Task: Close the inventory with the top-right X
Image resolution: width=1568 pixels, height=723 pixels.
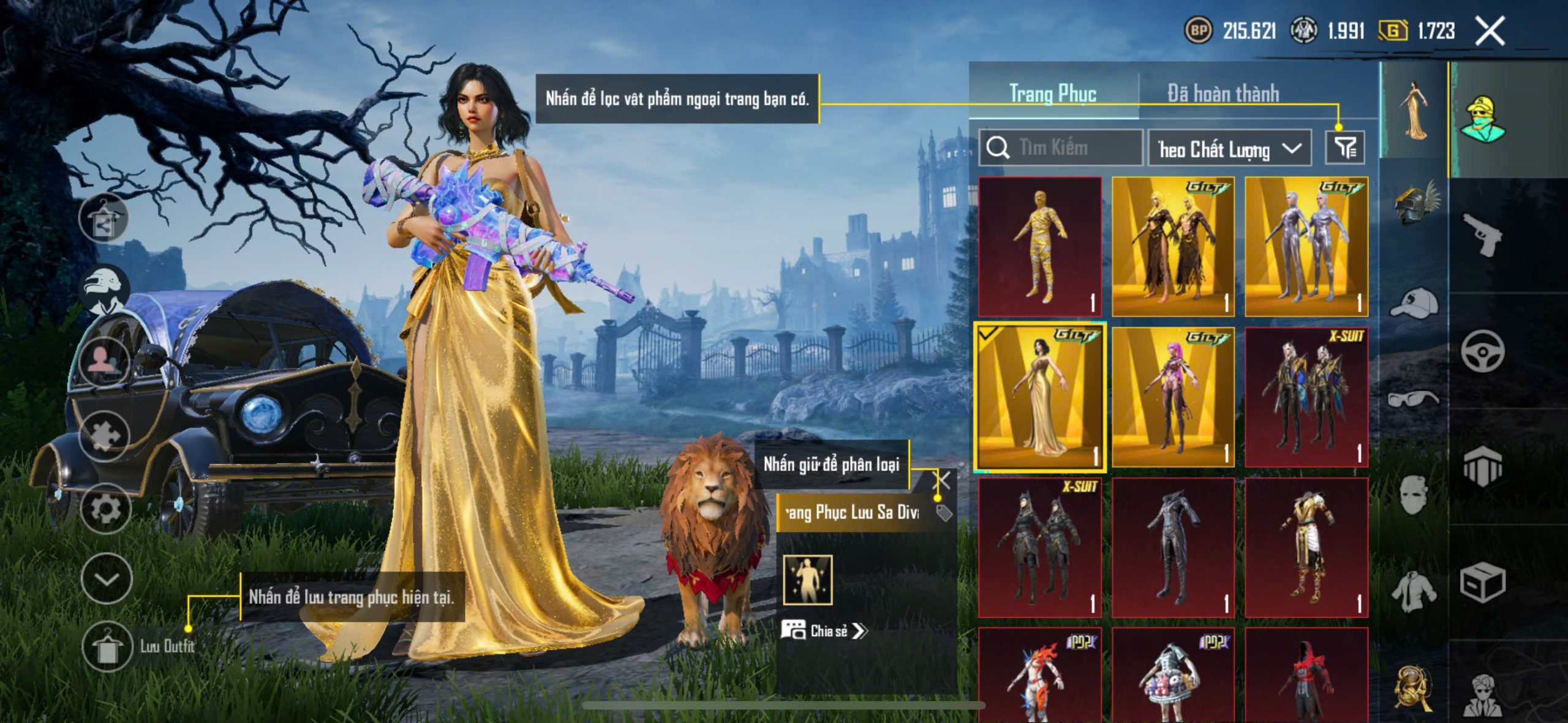Action: tap(1490, 31)
